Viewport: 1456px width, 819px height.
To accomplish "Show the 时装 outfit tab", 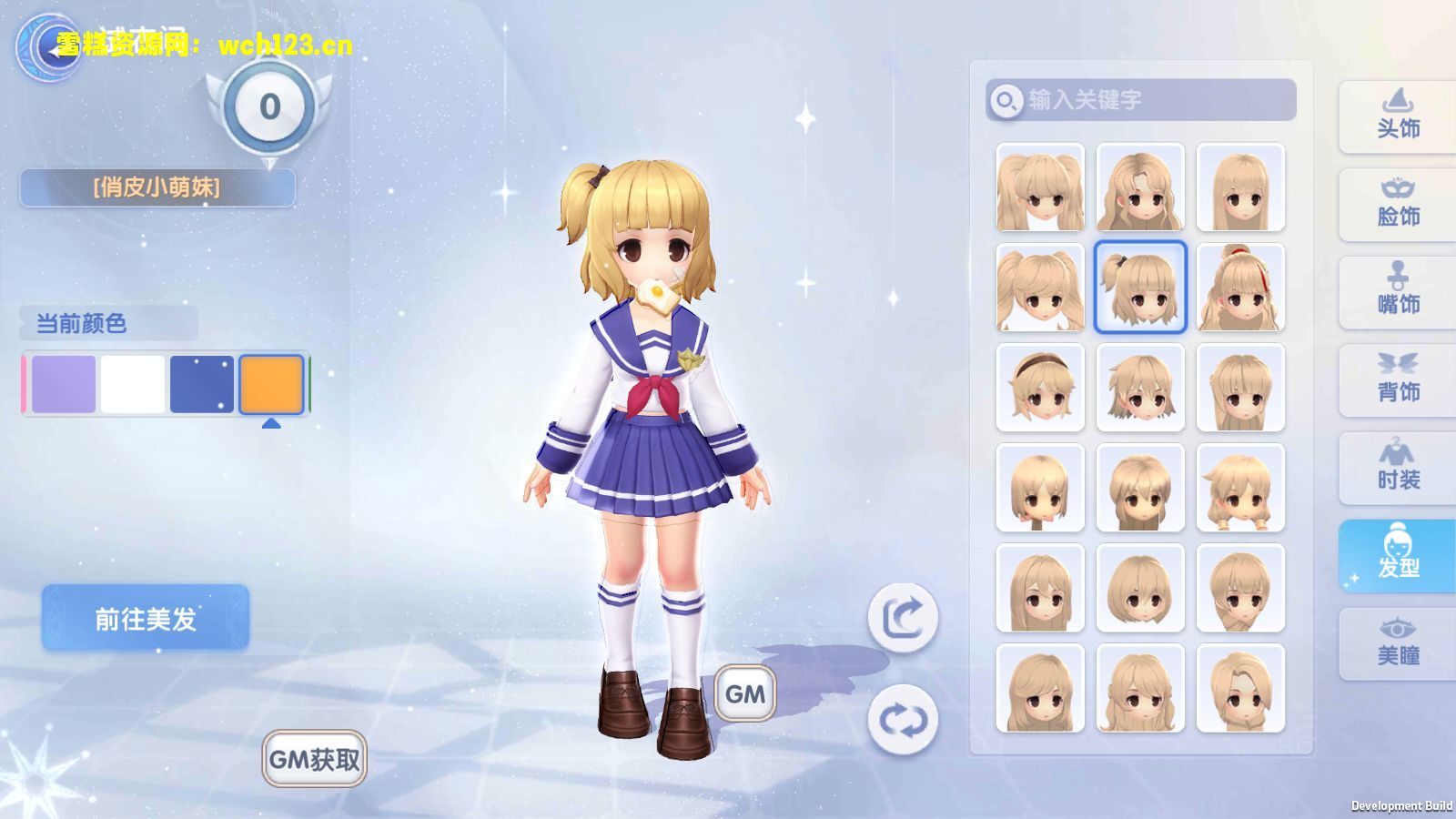I will (1398, 468).
